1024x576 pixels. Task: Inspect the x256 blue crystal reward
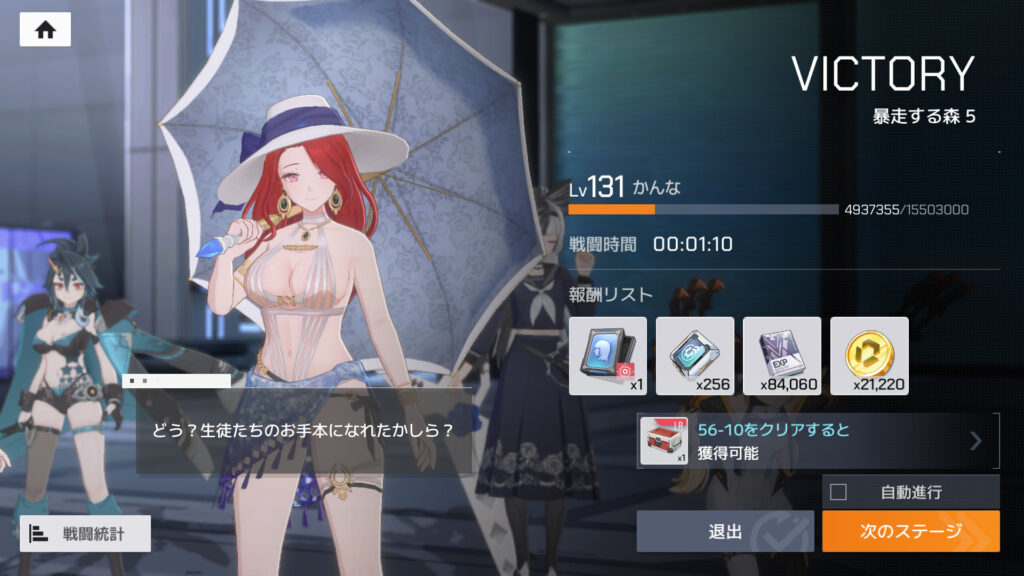[695, 356]
